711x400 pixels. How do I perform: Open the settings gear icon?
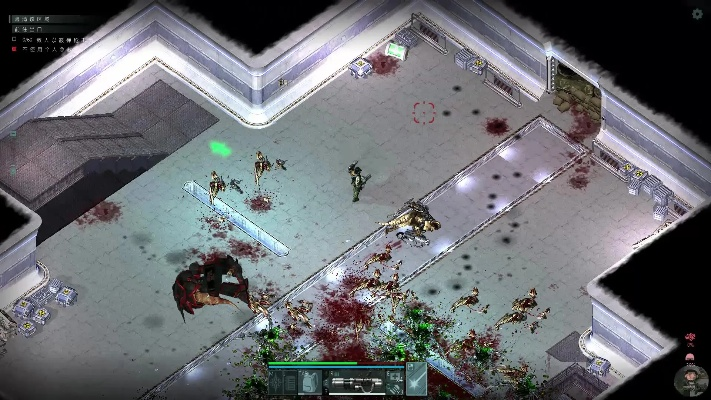(697, 14)
